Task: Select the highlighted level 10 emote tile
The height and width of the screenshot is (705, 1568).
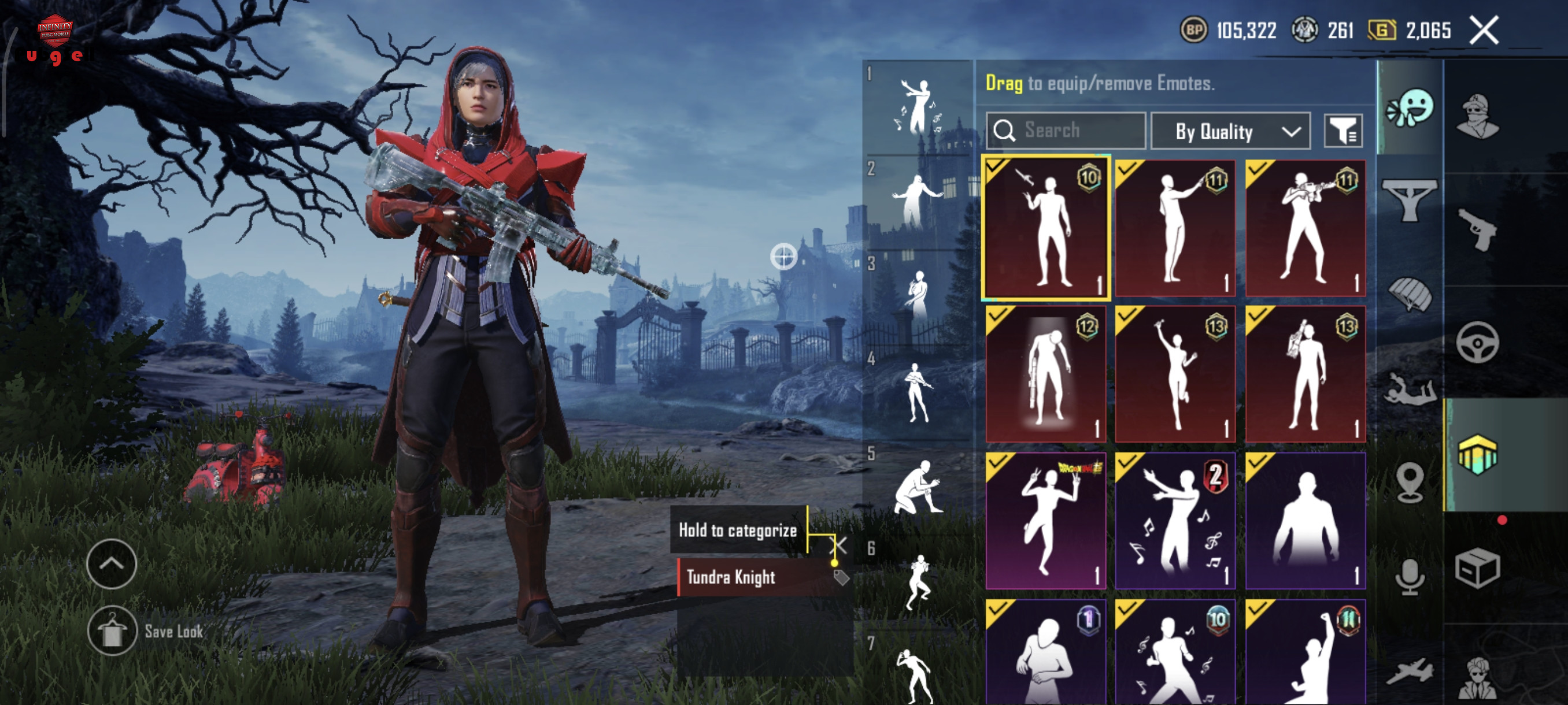Action: click(1046, 228)
